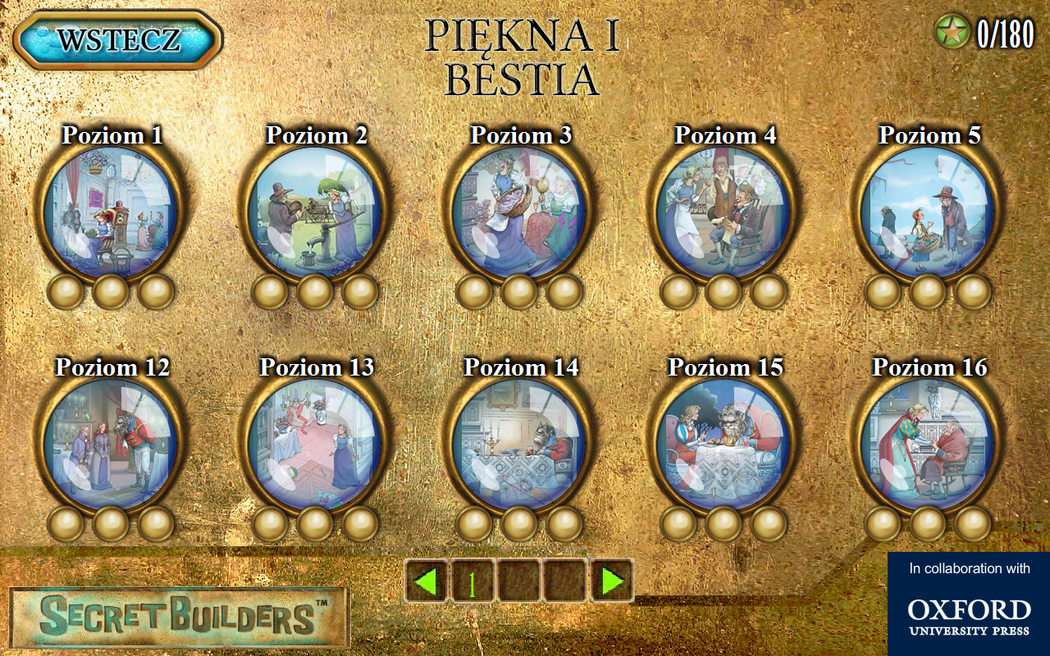The height and width of the screenshot is (656, 1050).
Task: Open the Secret Builders logo link
Action: click(180, 617)
